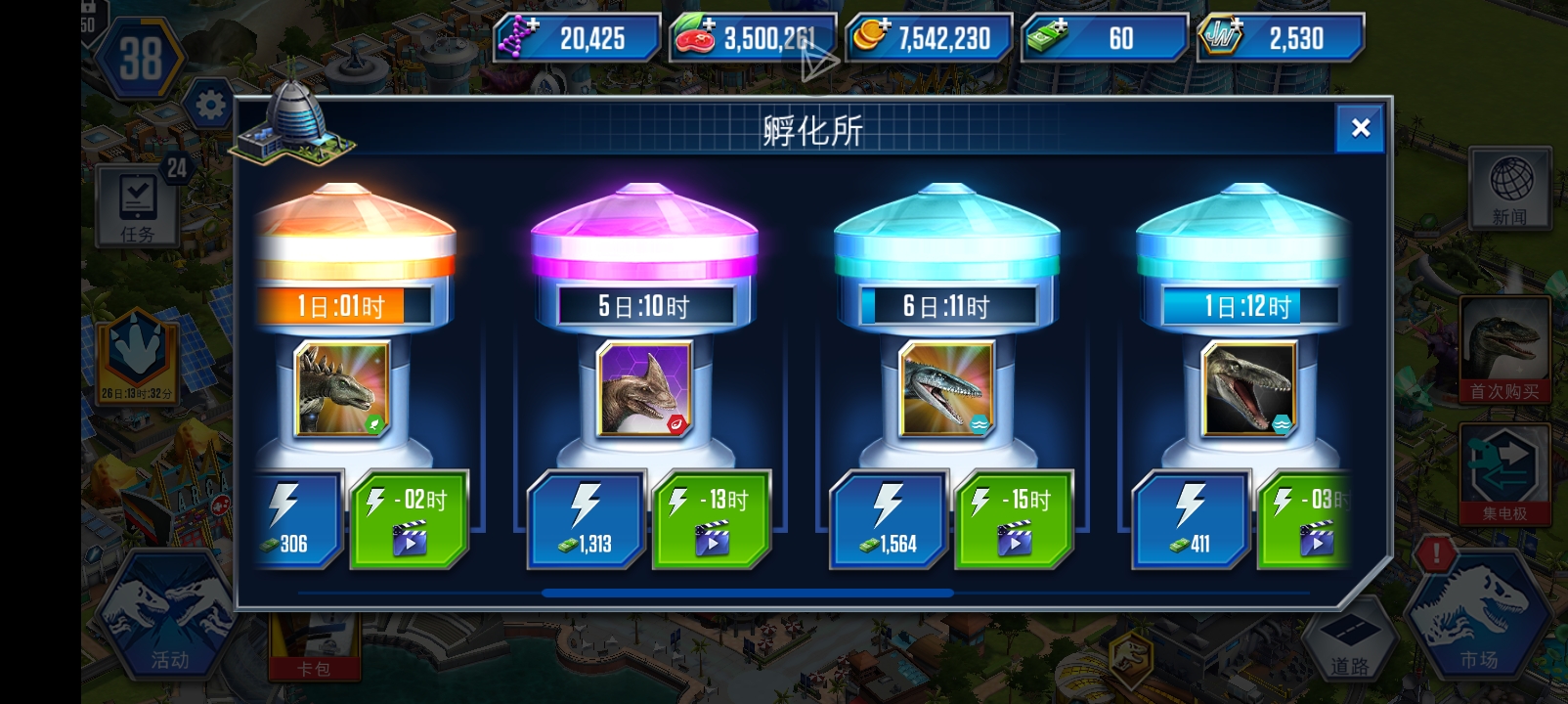Viewport: 1568px width, 704px height.
Task: Select the Mosasaurus hatching thumbnail
Action: pyautogui.click(x=944, y=390)
